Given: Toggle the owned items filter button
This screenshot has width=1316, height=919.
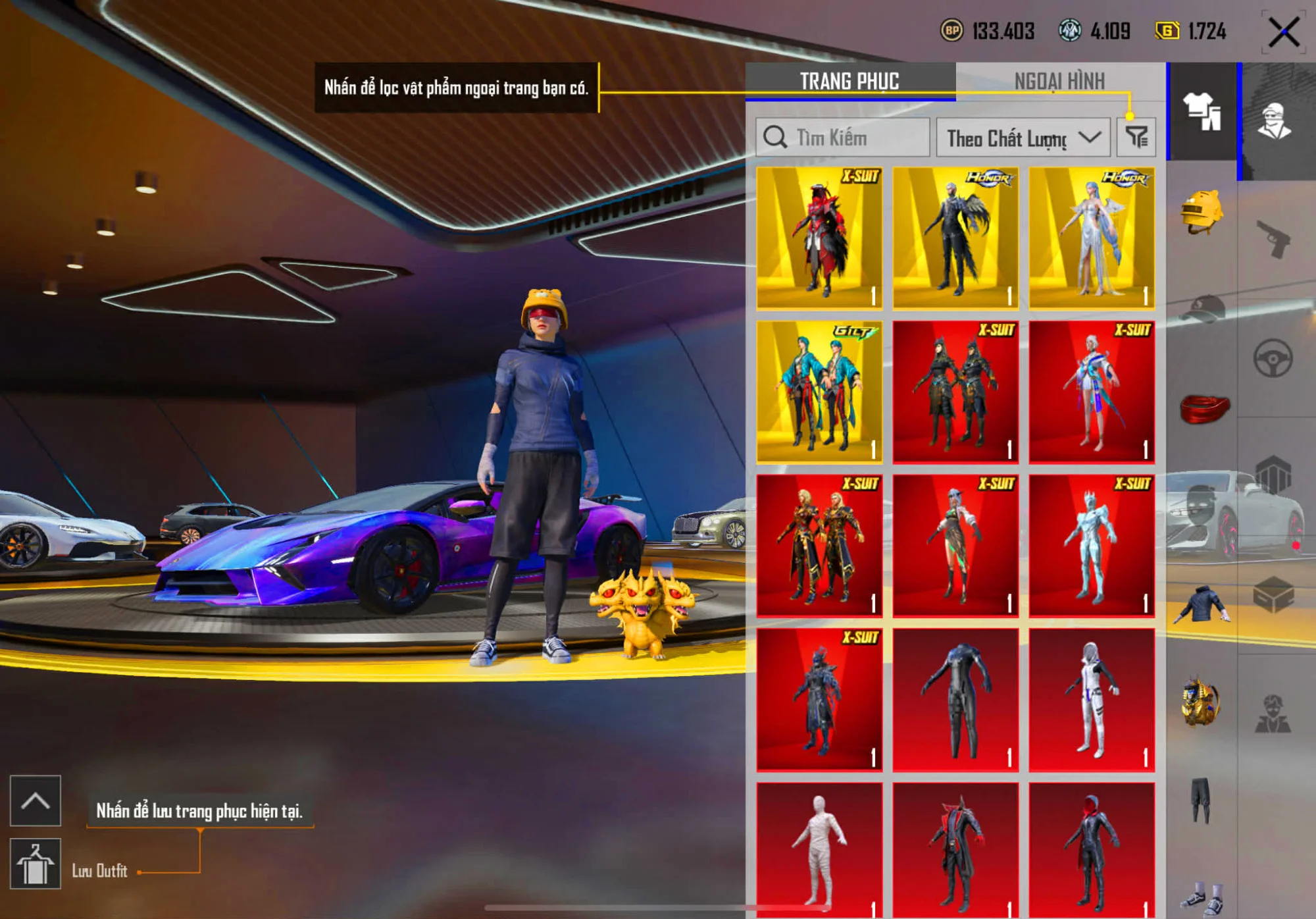Looking at the screenshot, I should 1136,138.
